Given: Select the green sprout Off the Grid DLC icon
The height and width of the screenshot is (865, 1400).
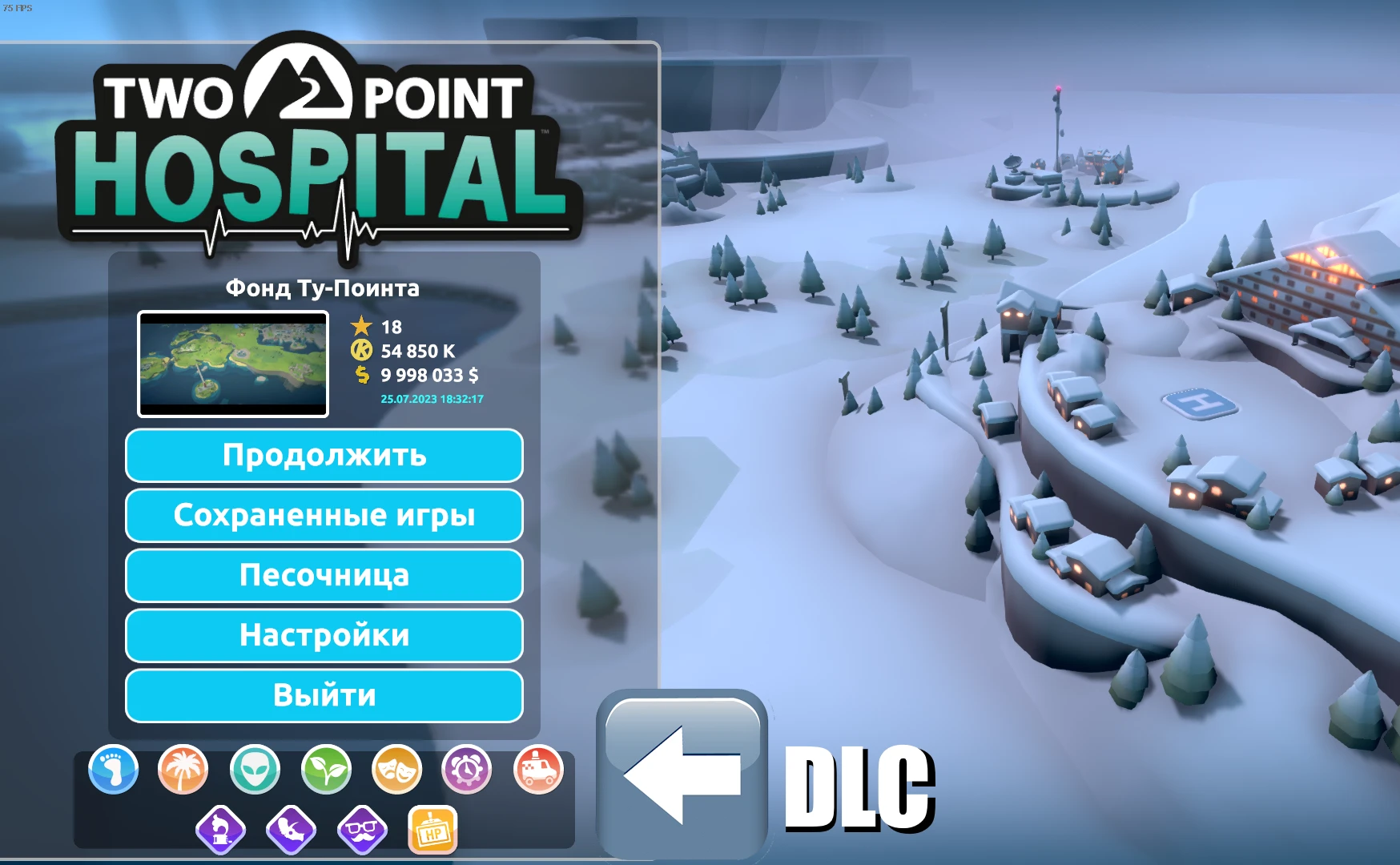Looking at the screenshot, I should 324,769.
